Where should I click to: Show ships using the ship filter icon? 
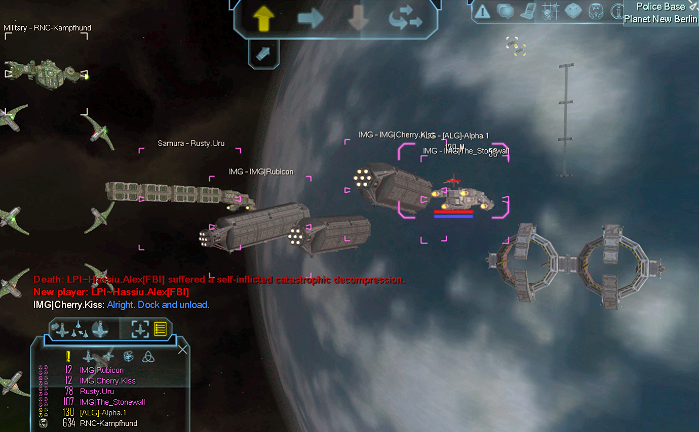(x=86, y=356)
